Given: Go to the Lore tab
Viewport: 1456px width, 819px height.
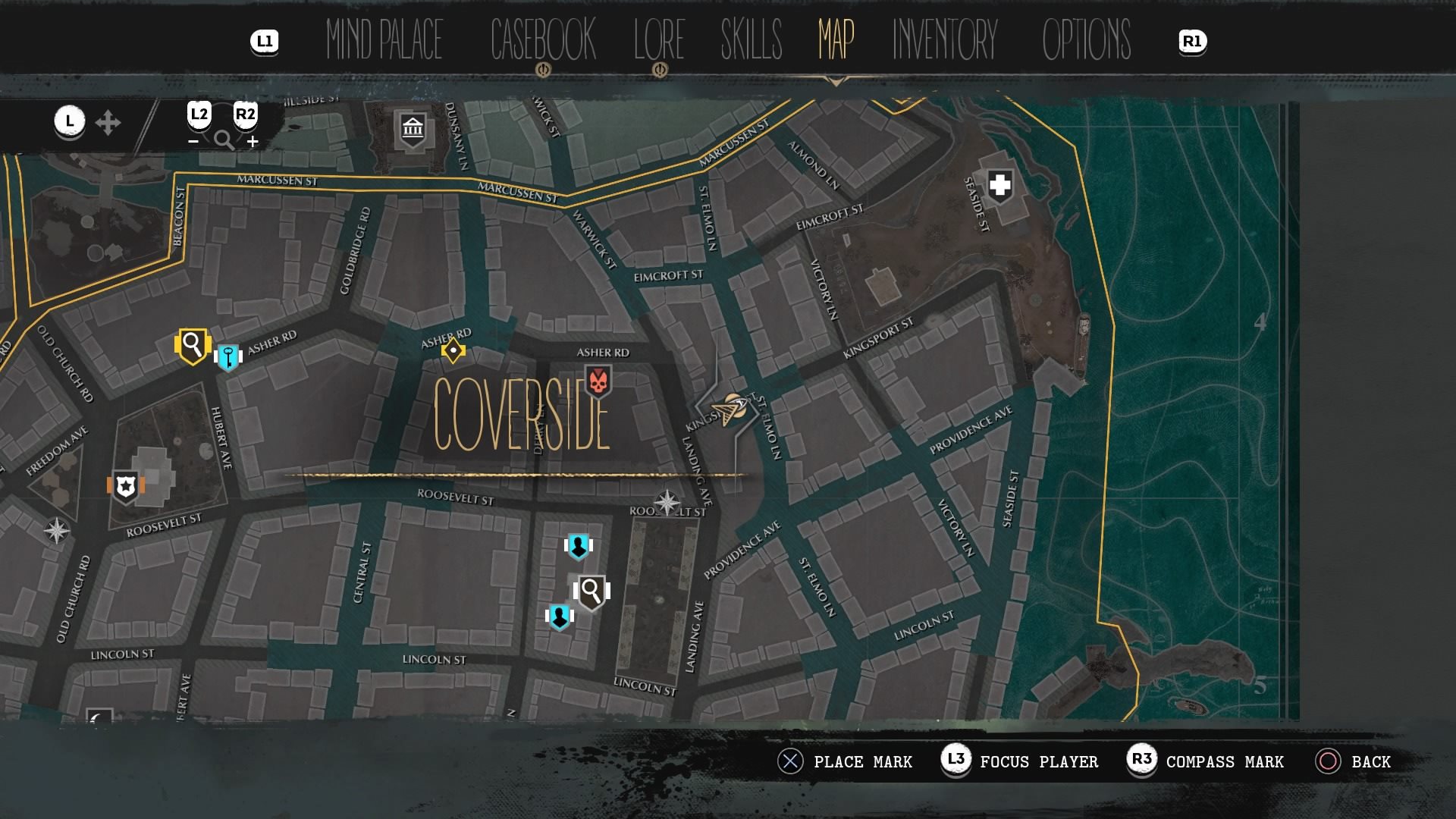Looking at the screenshot, I should coord(659,39).
